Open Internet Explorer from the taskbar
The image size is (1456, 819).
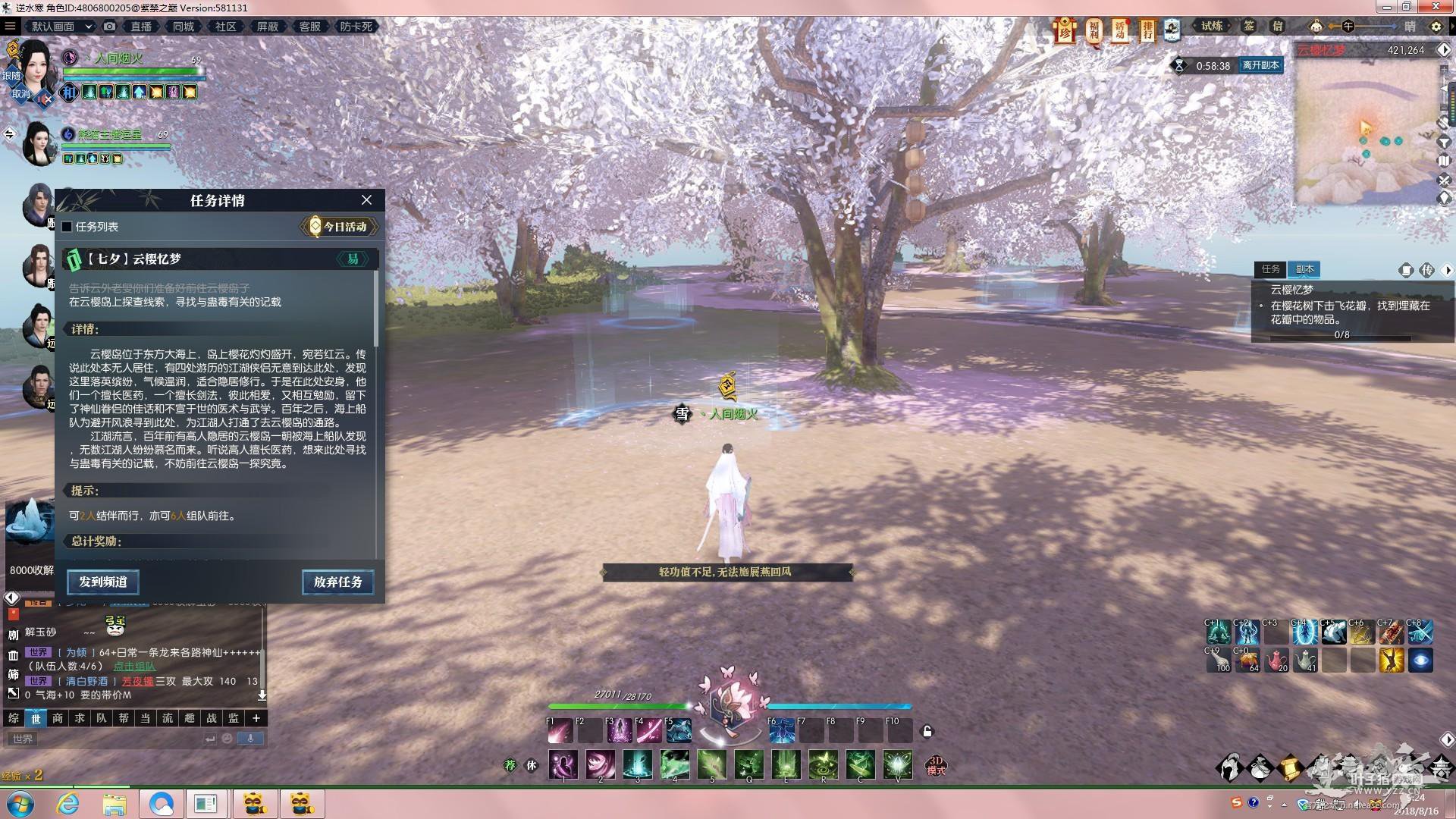tap(68, 804)
